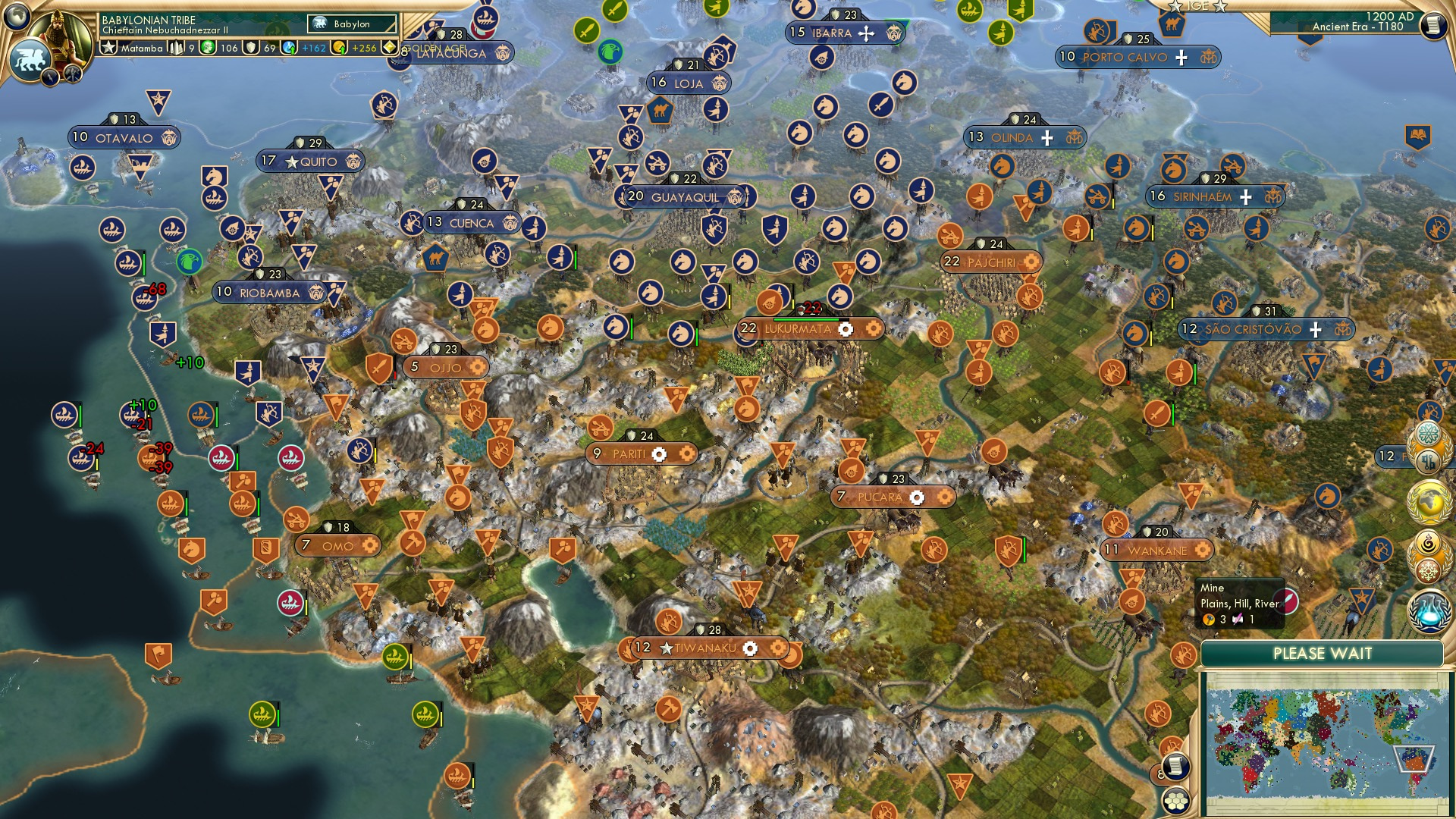The width and height of the screenshot is (1456, 819).
Task: Click the Matamba city-state star icon
Action: [x=108, y=46]
